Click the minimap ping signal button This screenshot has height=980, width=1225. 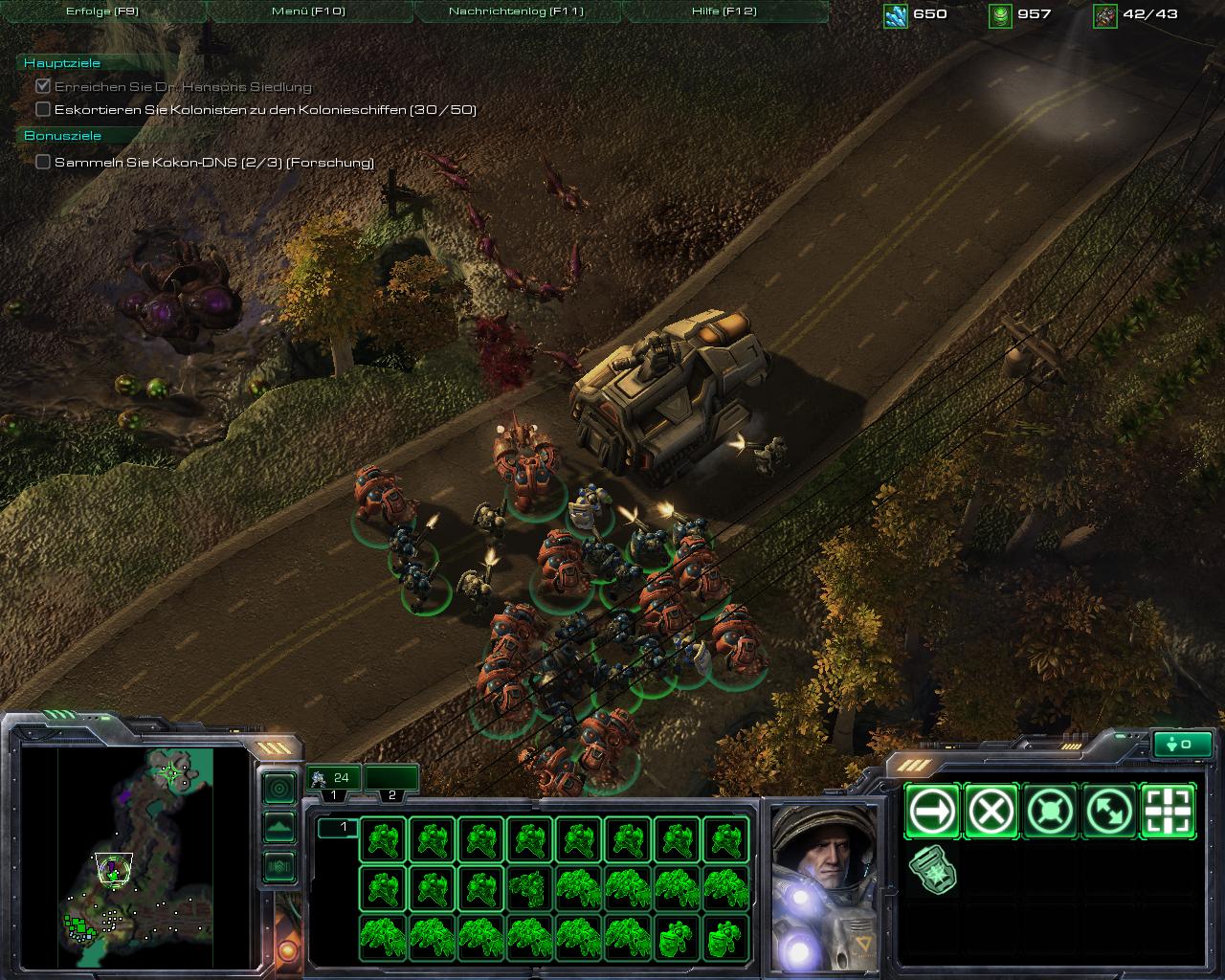click(278, 789)
